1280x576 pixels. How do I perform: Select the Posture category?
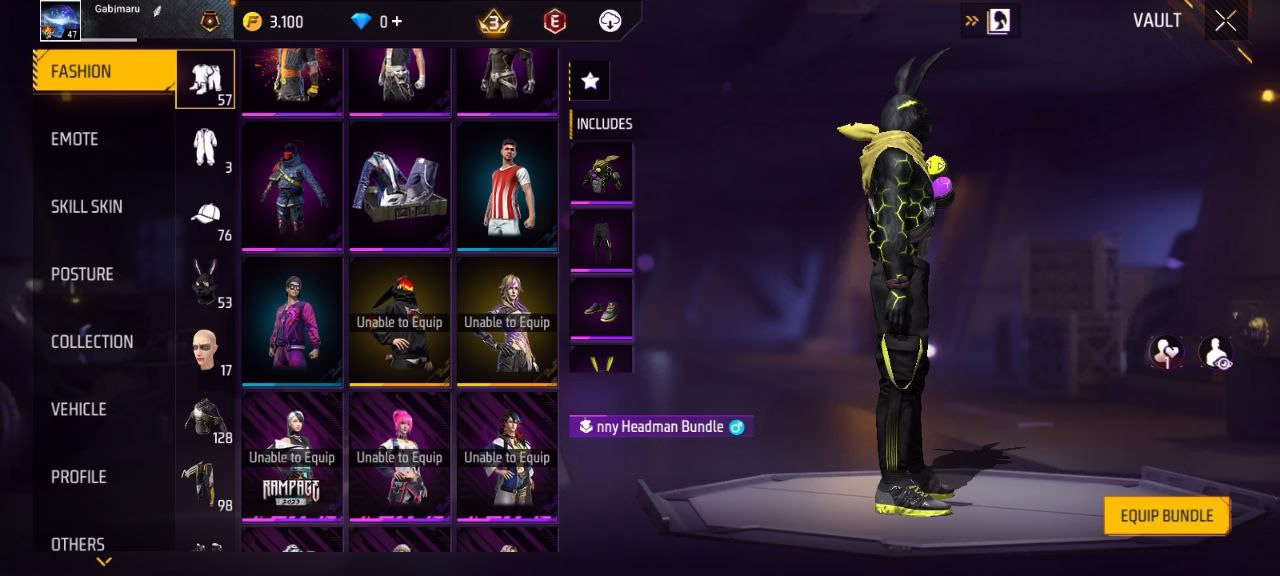(x=82, y=274)
